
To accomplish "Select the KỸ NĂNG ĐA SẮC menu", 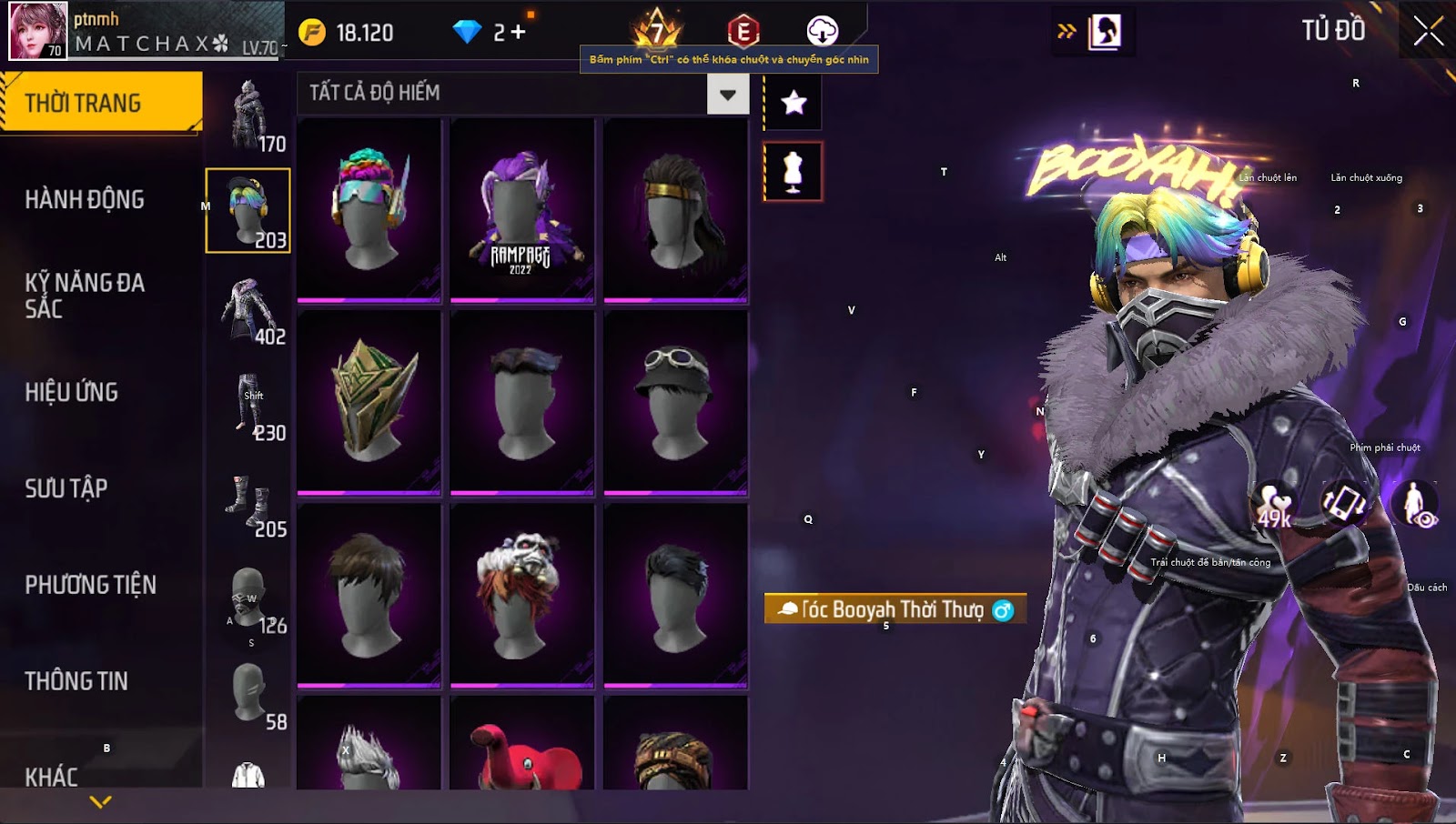I will click(x=85, y=296).
